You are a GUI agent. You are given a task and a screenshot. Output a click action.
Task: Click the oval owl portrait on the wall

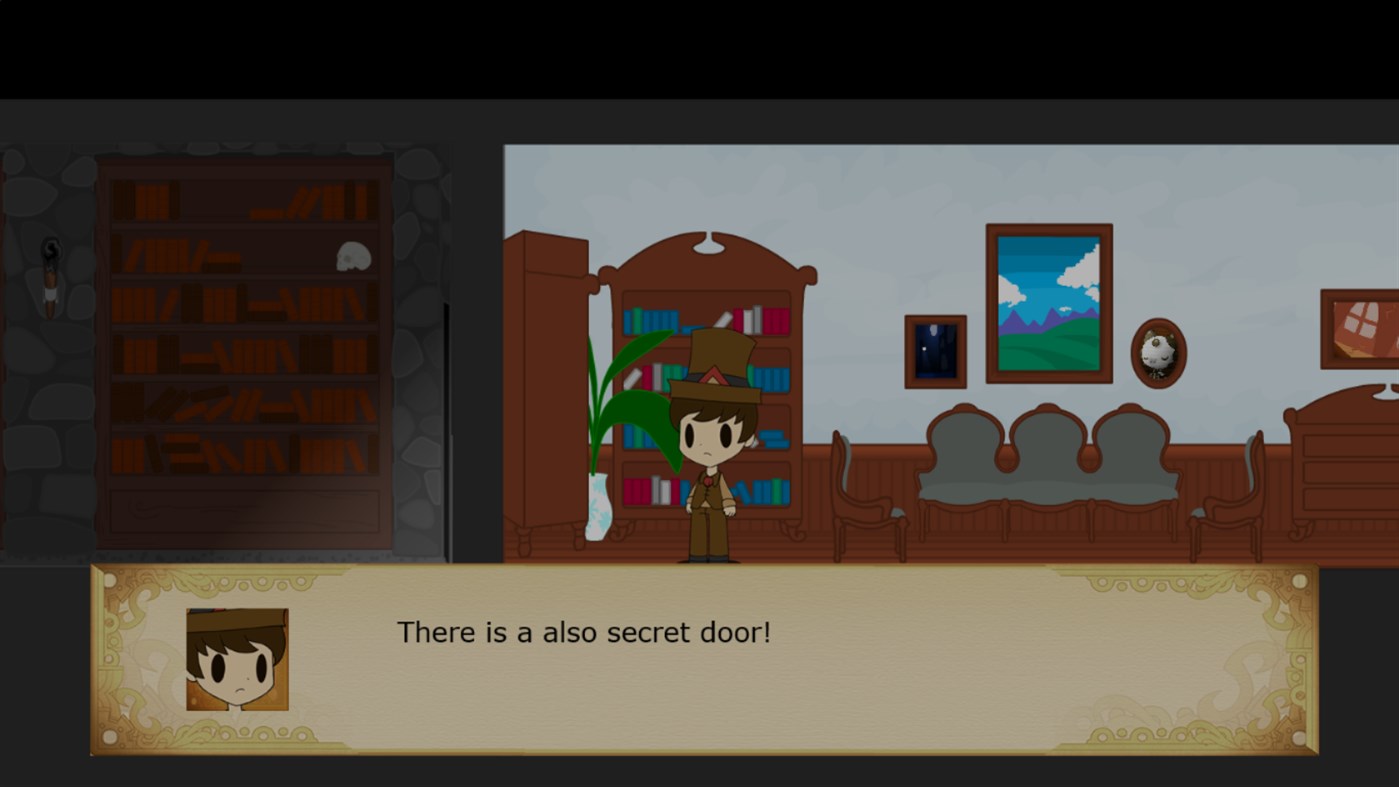pos(1157,351)
